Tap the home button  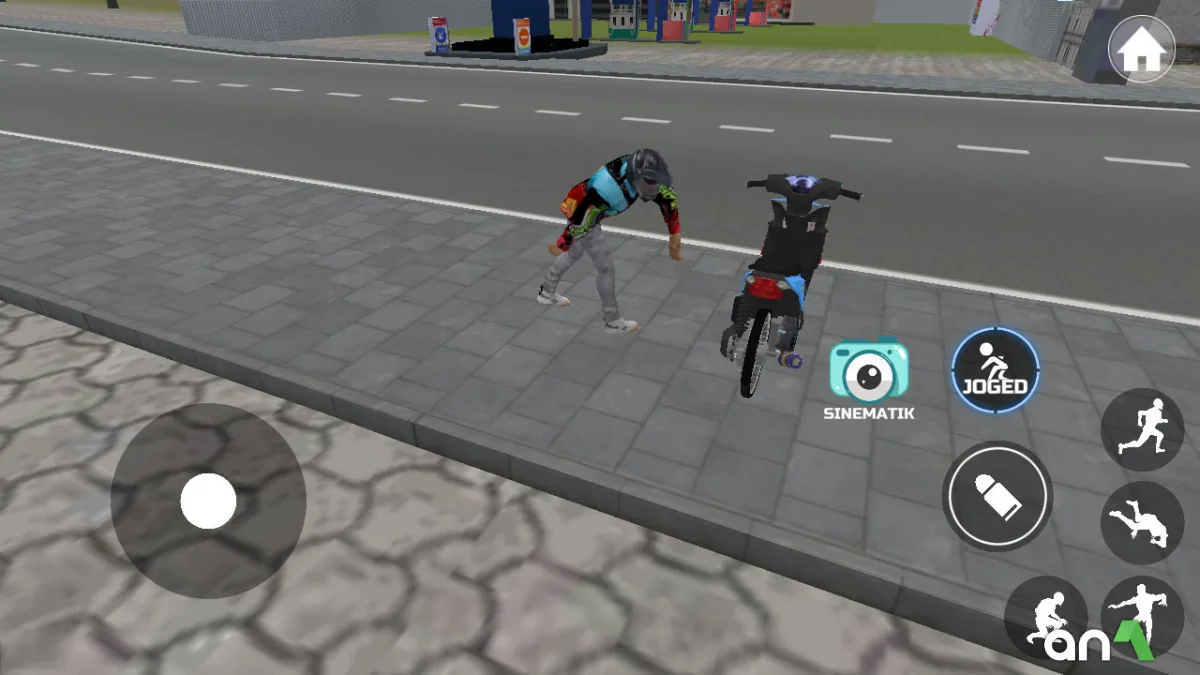(1141, 51)
